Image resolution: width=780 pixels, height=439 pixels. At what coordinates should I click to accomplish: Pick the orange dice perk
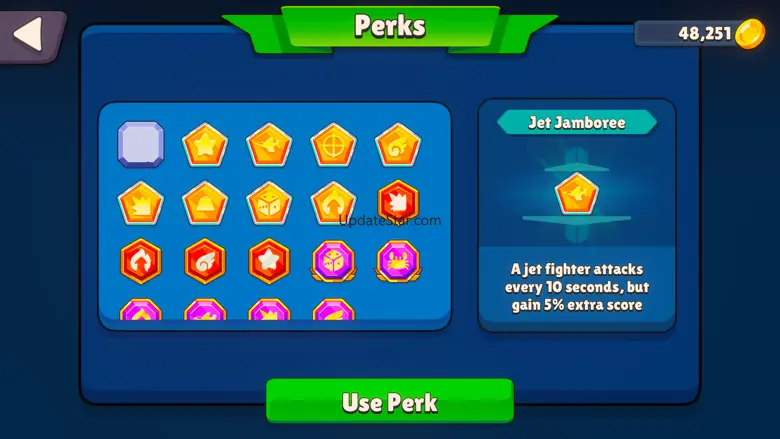tap(269, 204)
